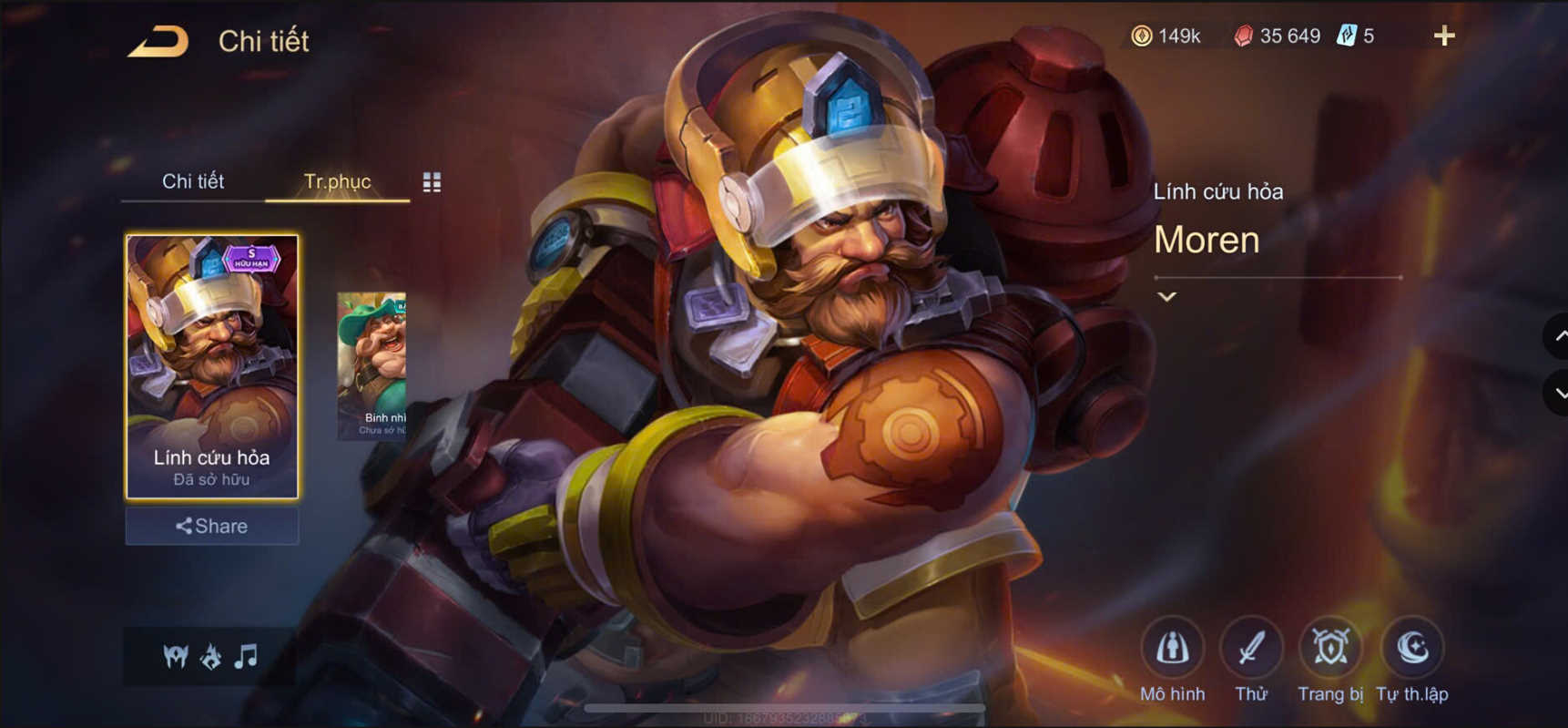
Task: Tap the plus button to buy currency
Action: coord(1445,36)
